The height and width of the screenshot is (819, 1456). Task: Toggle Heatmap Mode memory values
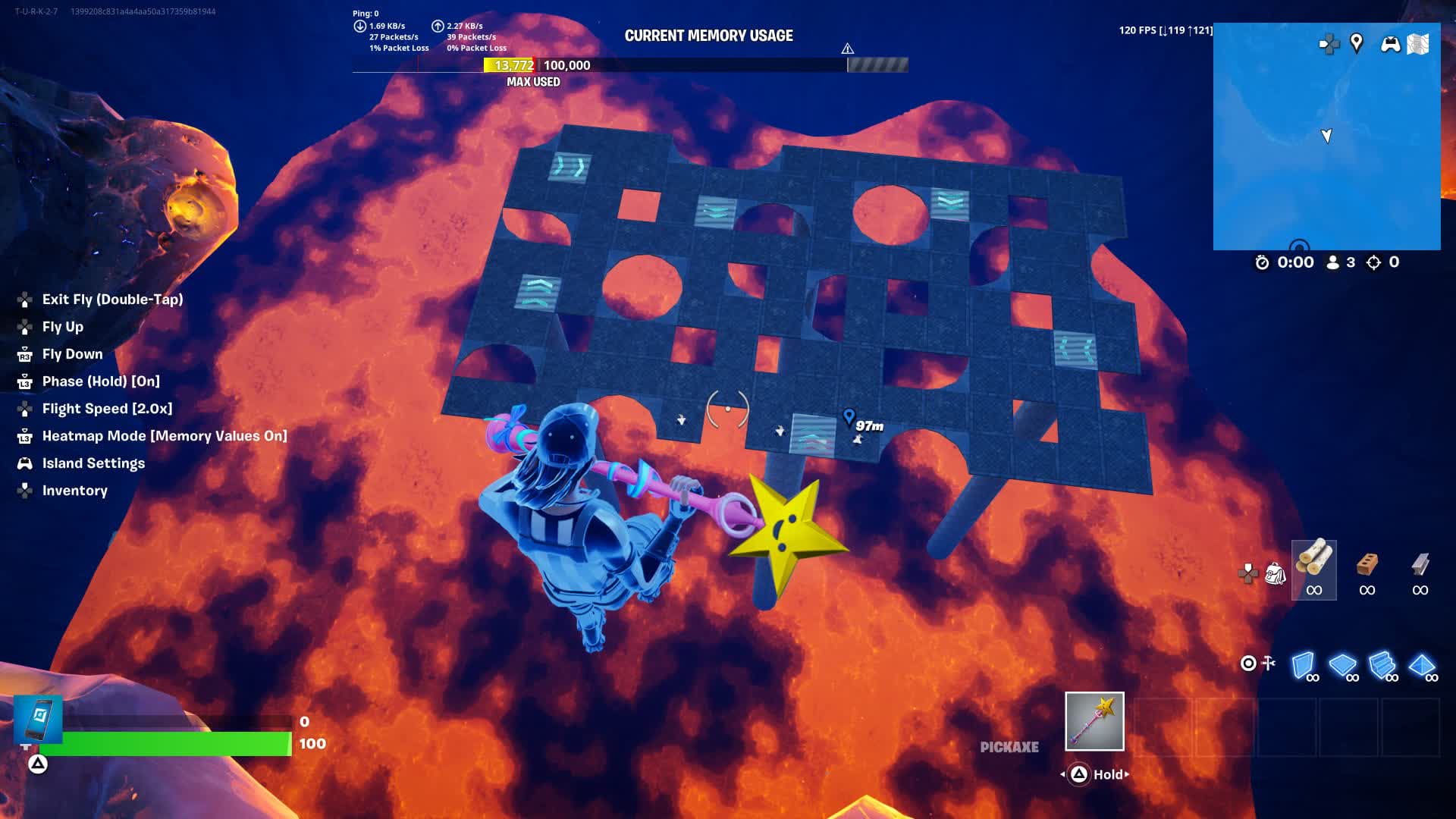tap(165, 436)
